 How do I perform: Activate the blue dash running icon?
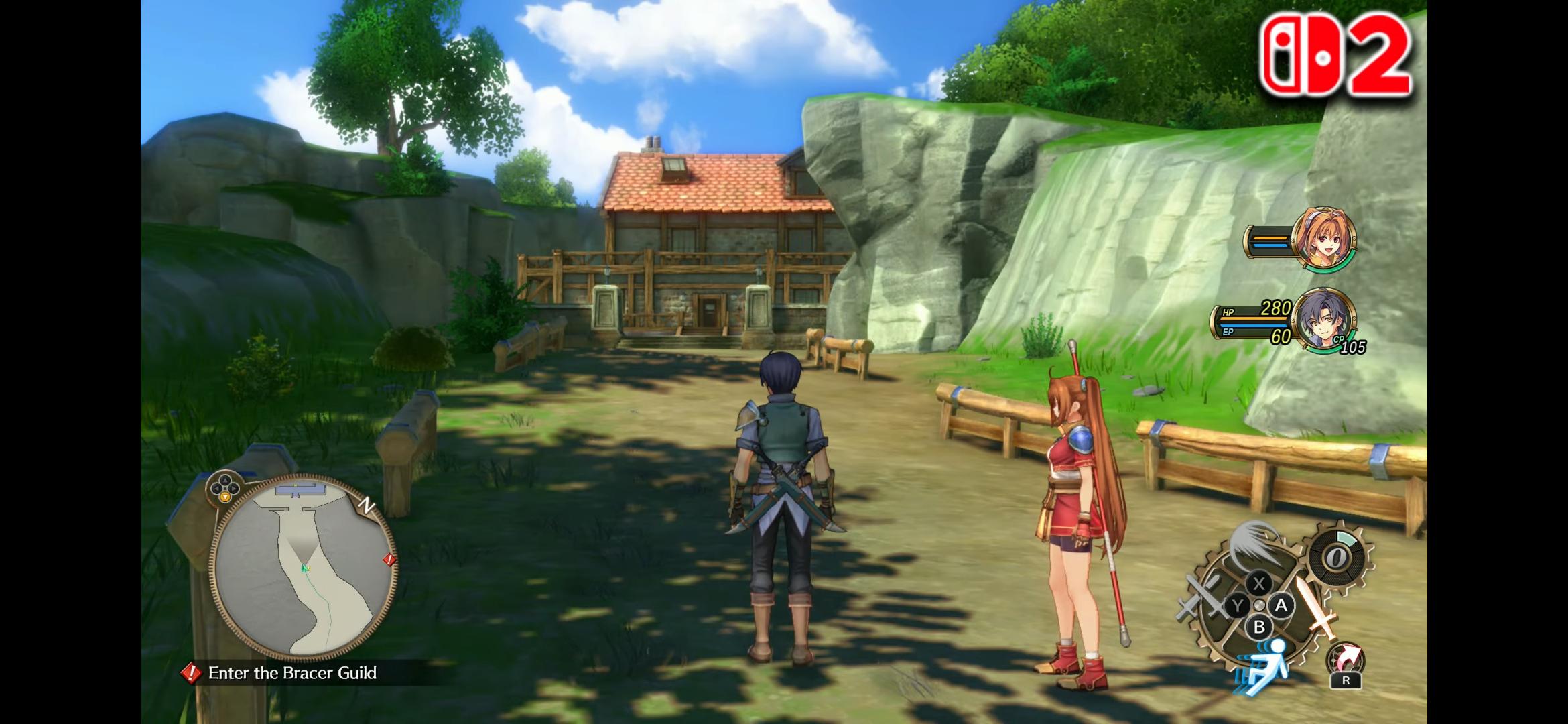tap(1264, 665)
